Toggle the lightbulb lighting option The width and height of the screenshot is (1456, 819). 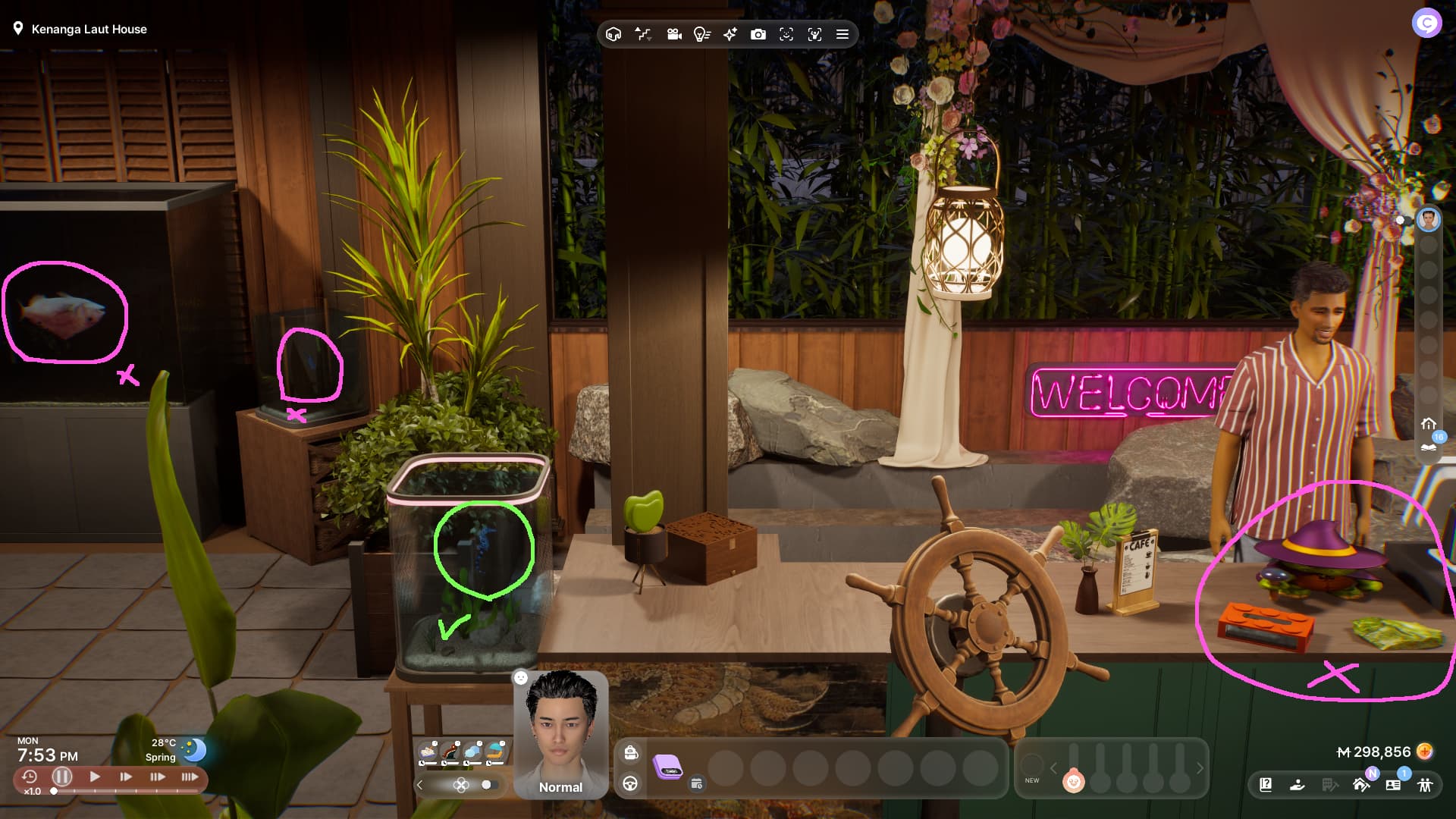[x=701, y=35]
